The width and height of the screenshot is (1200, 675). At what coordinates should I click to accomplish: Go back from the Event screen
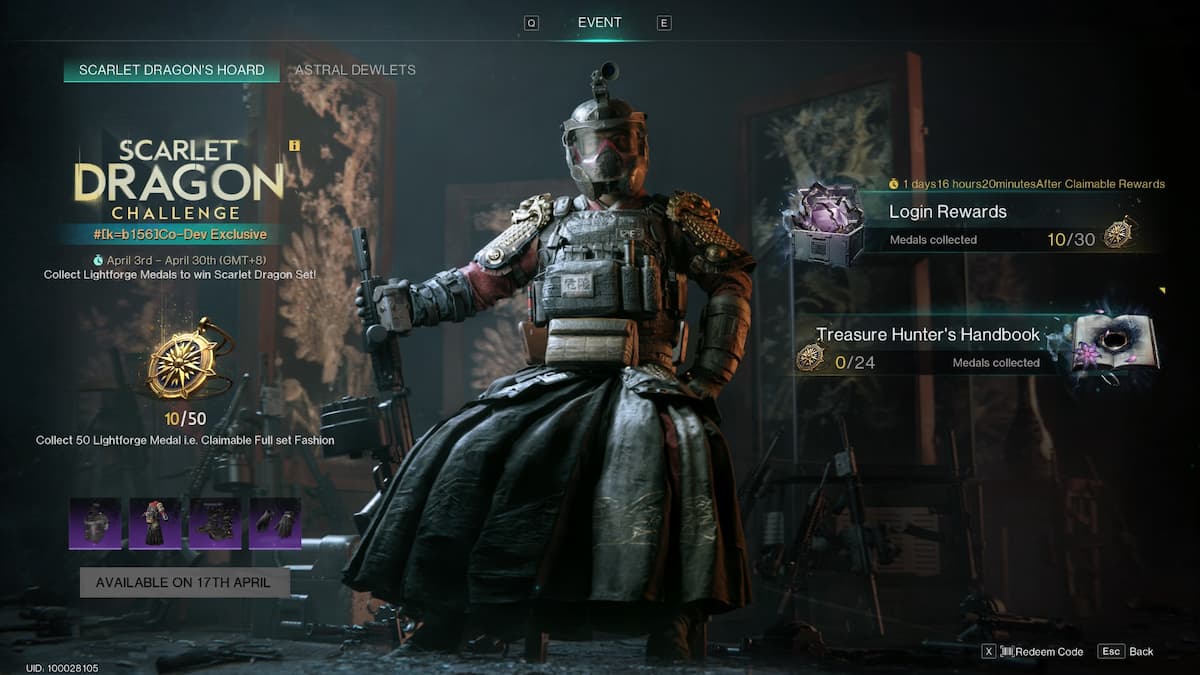[1127, 651]
